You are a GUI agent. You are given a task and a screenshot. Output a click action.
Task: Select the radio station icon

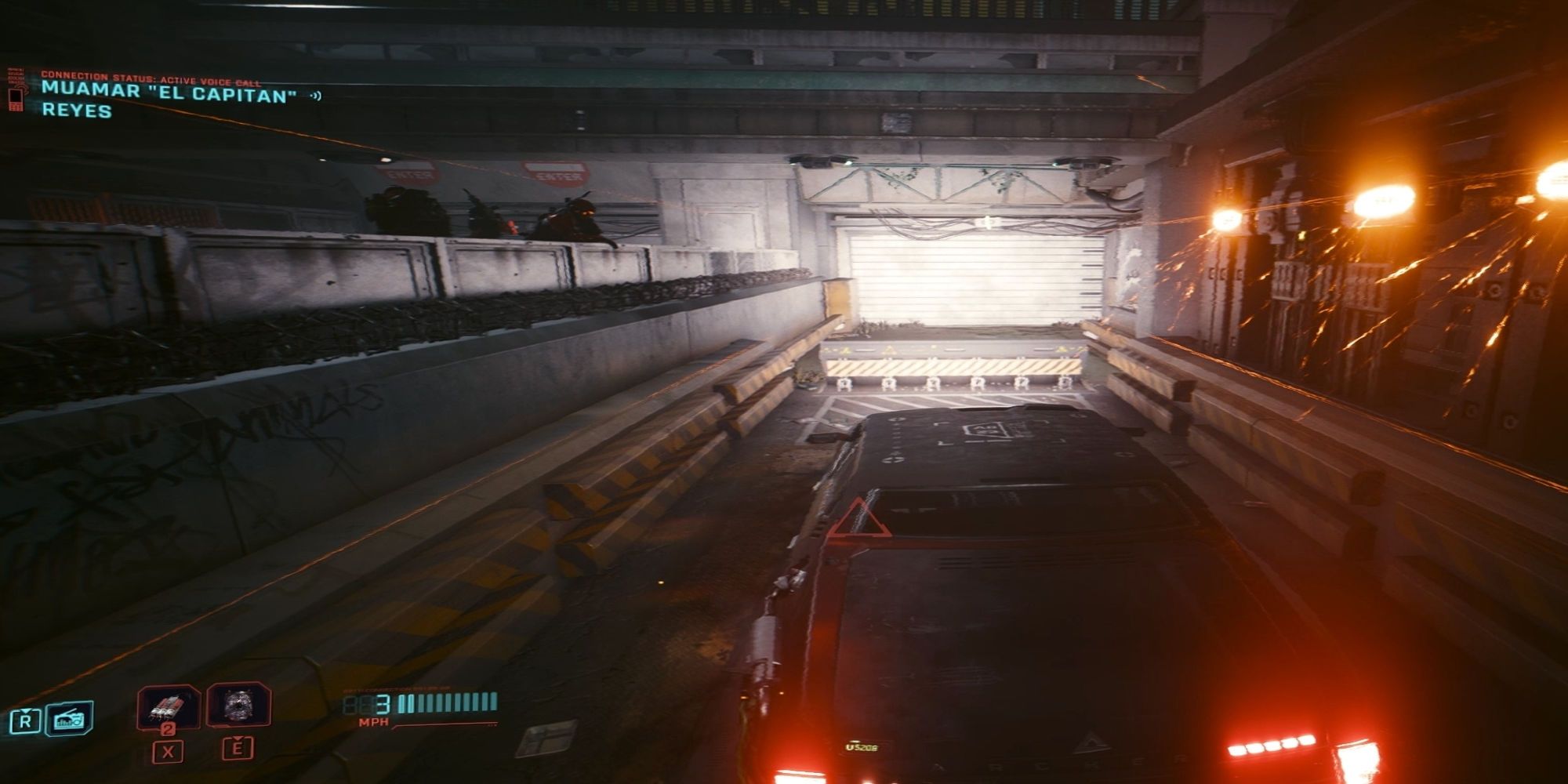[67, 718]
